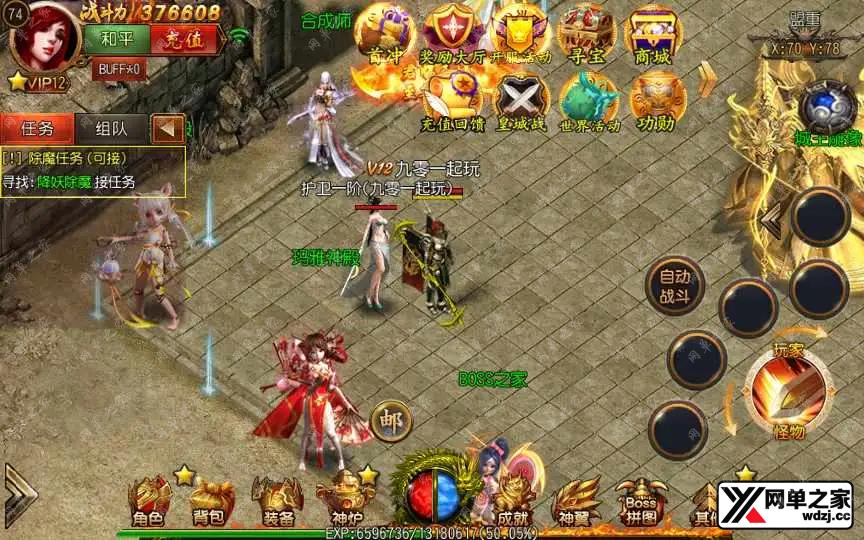Open the 功勋 merit icon
864x540 pixels.
coord(656,102)
